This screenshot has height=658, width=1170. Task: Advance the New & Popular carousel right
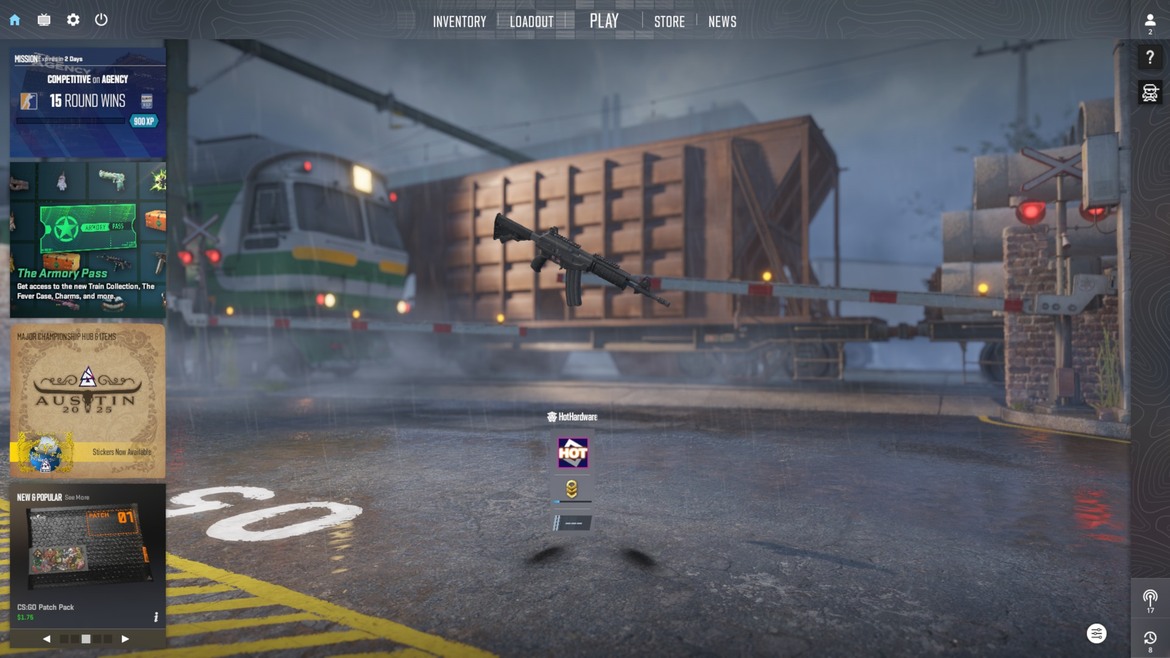coord(125,639)
